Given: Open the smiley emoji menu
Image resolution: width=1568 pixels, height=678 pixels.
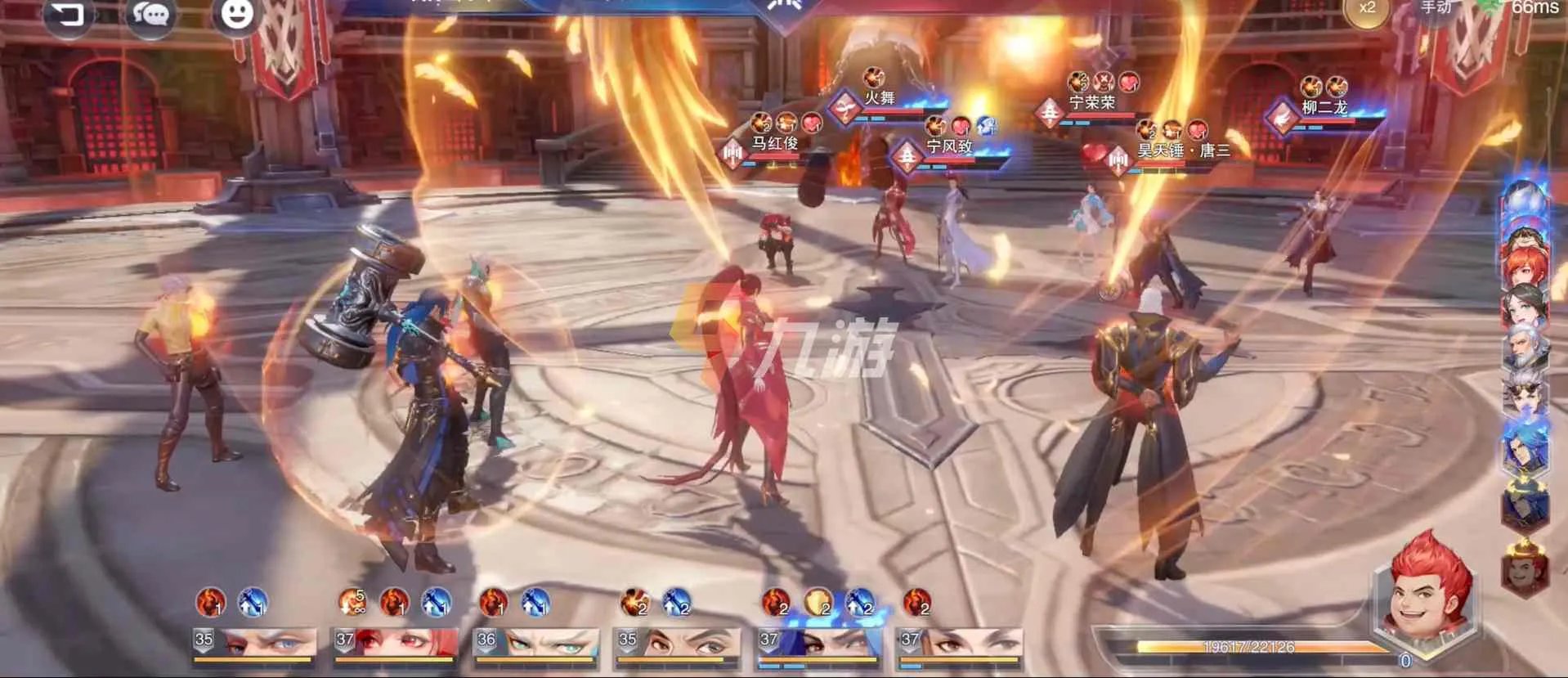Looking at the screenshot, I should click(x=237, y=14).
